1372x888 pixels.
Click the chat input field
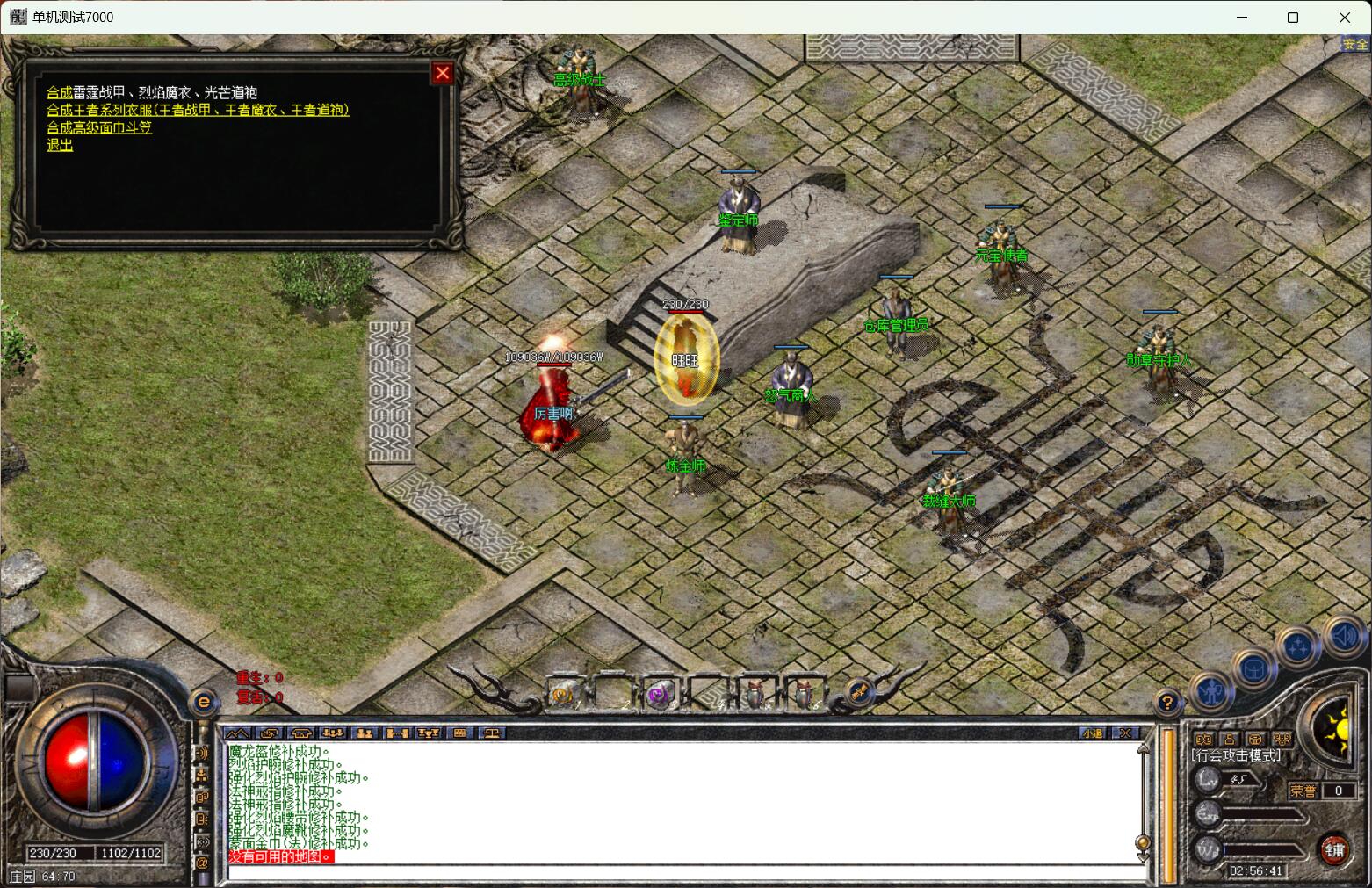tap(685, 871)
